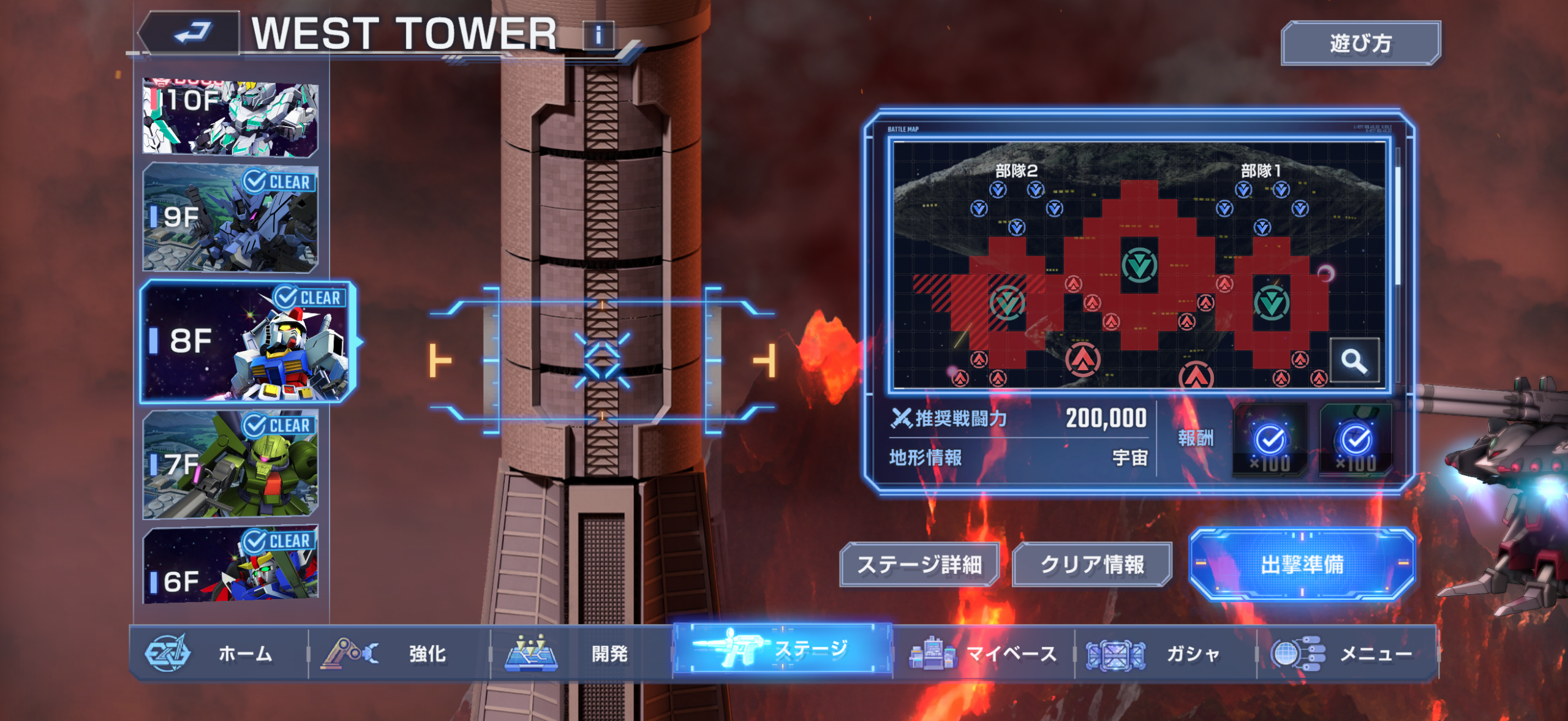Open the 遊び方 how-to-play guide
Image resolution: width=1568 pixels, height=721 pixels.
[1360, 43]
